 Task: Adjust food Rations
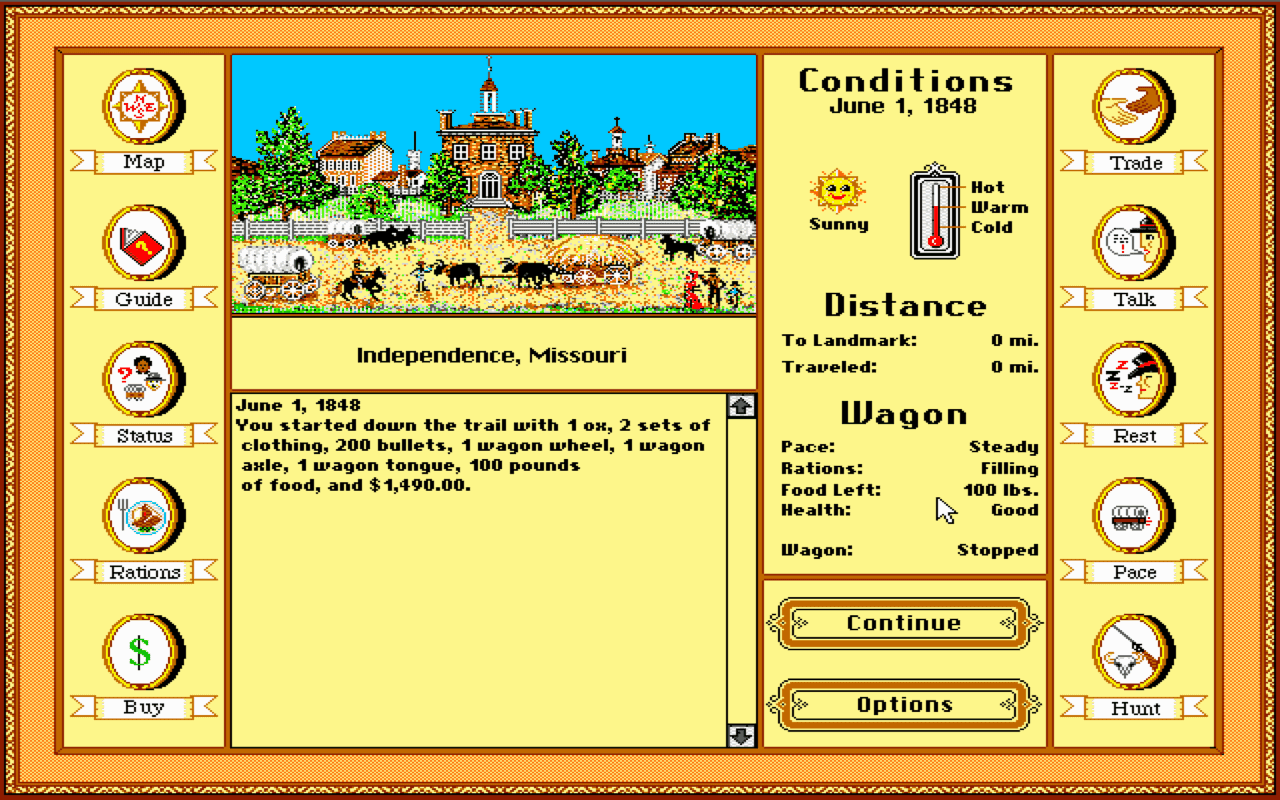coord(143,520)
